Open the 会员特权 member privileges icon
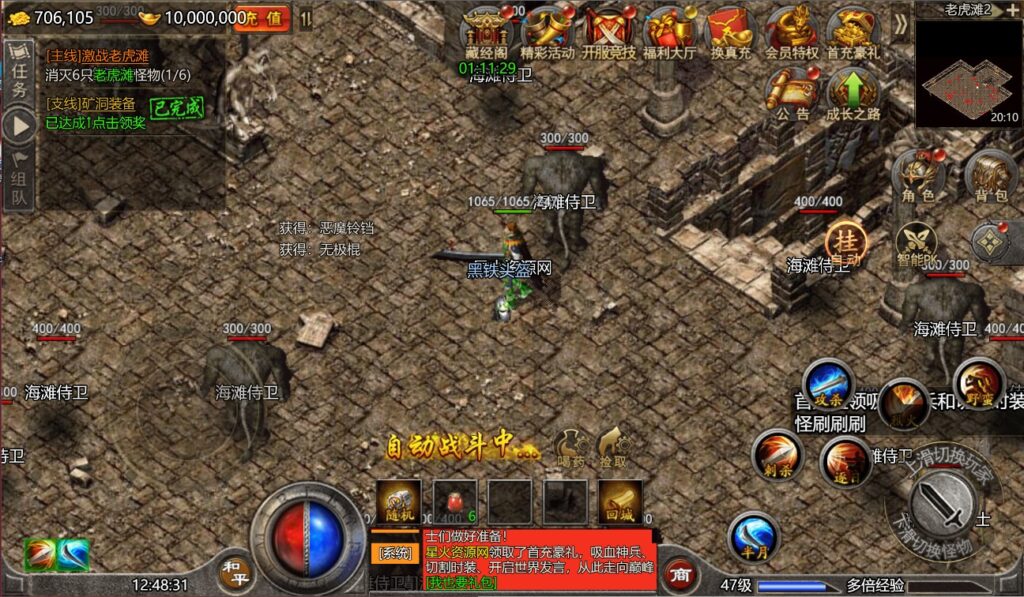This screenshot has height=597, width=1024. 792,32
